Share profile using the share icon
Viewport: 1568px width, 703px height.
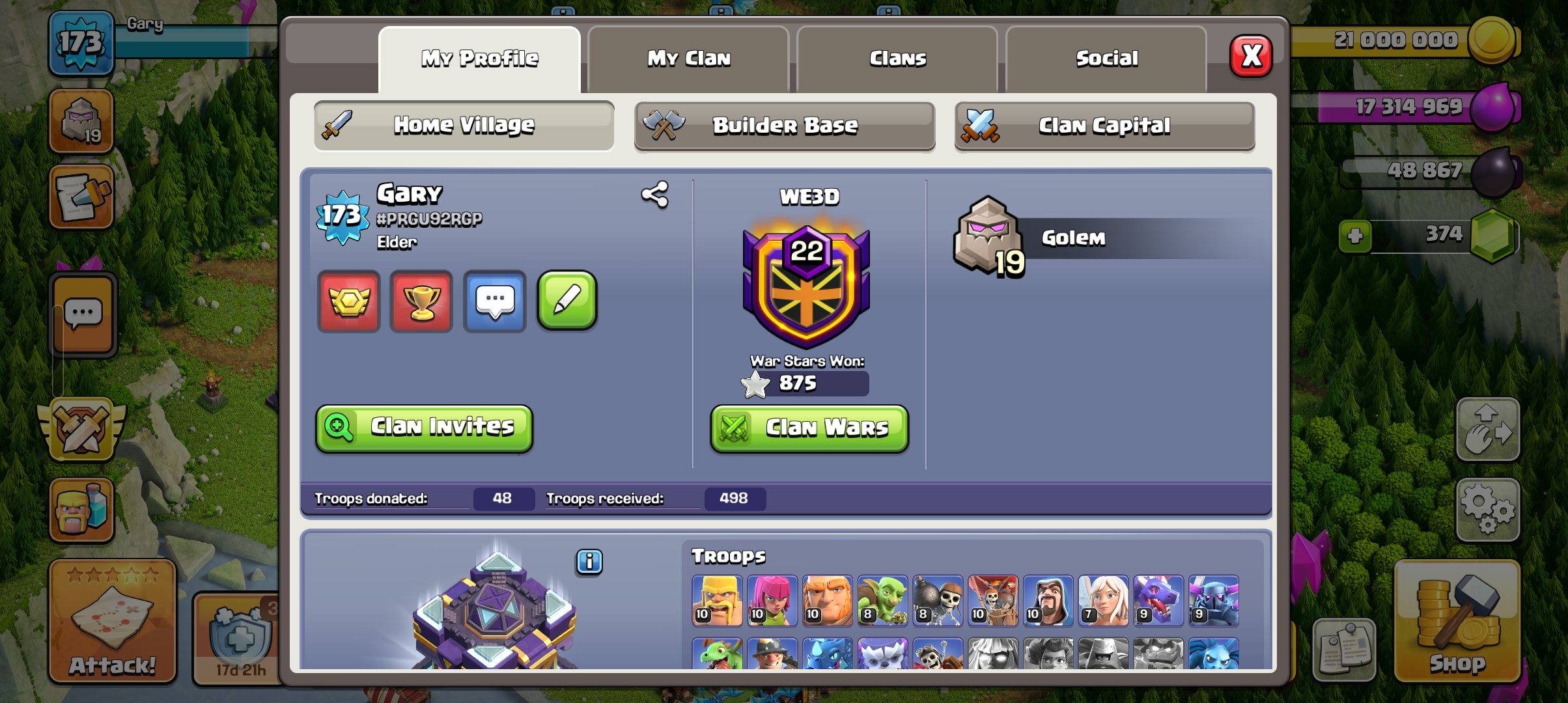(656, 195)
